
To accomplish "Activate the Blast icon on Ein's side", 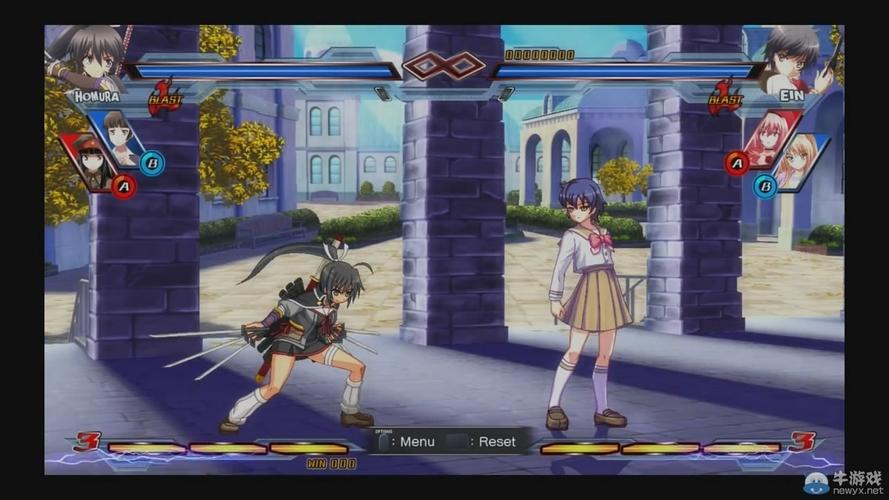I will tap(724, 96).
